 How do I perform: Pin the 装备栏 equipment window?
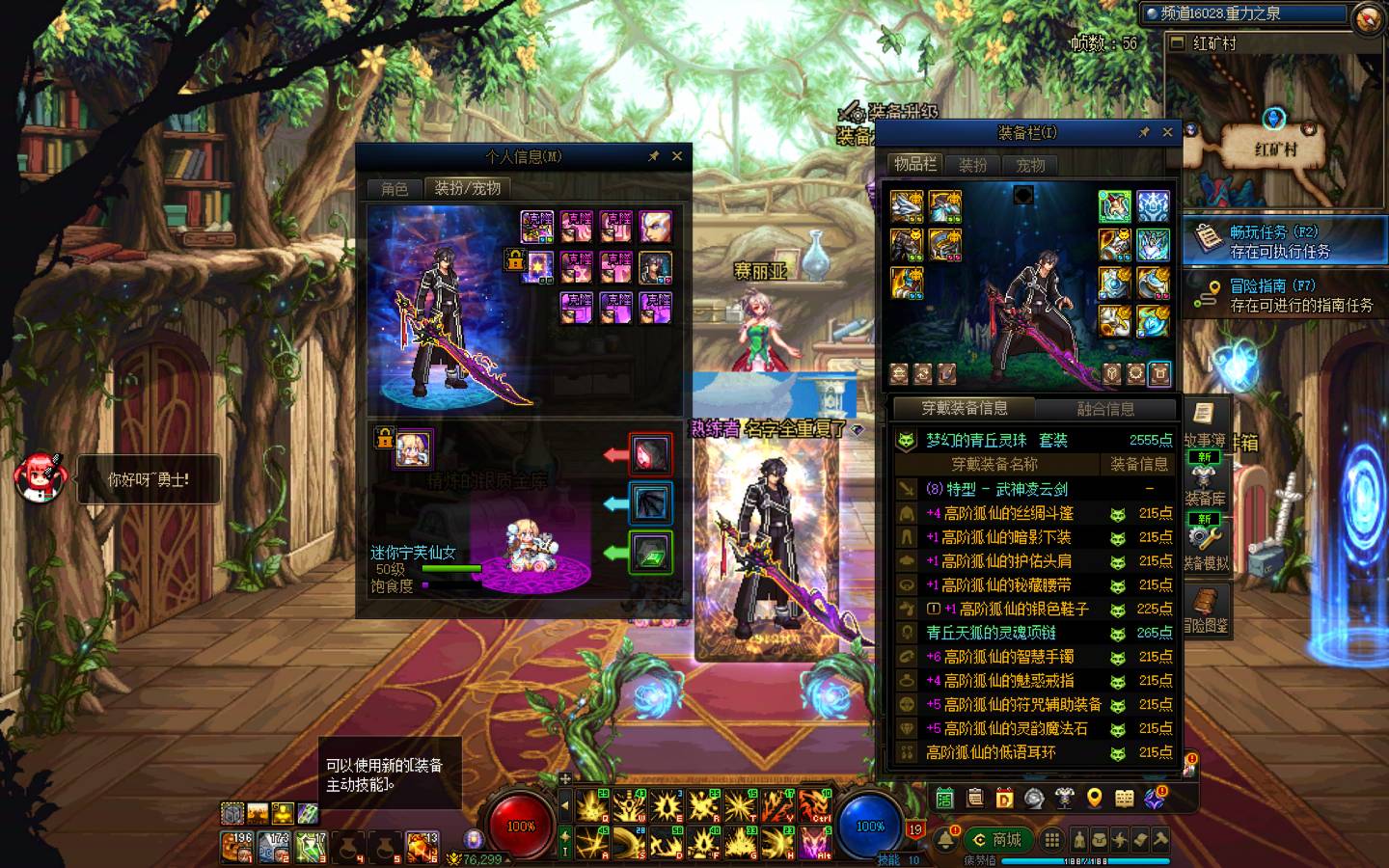1144,133
